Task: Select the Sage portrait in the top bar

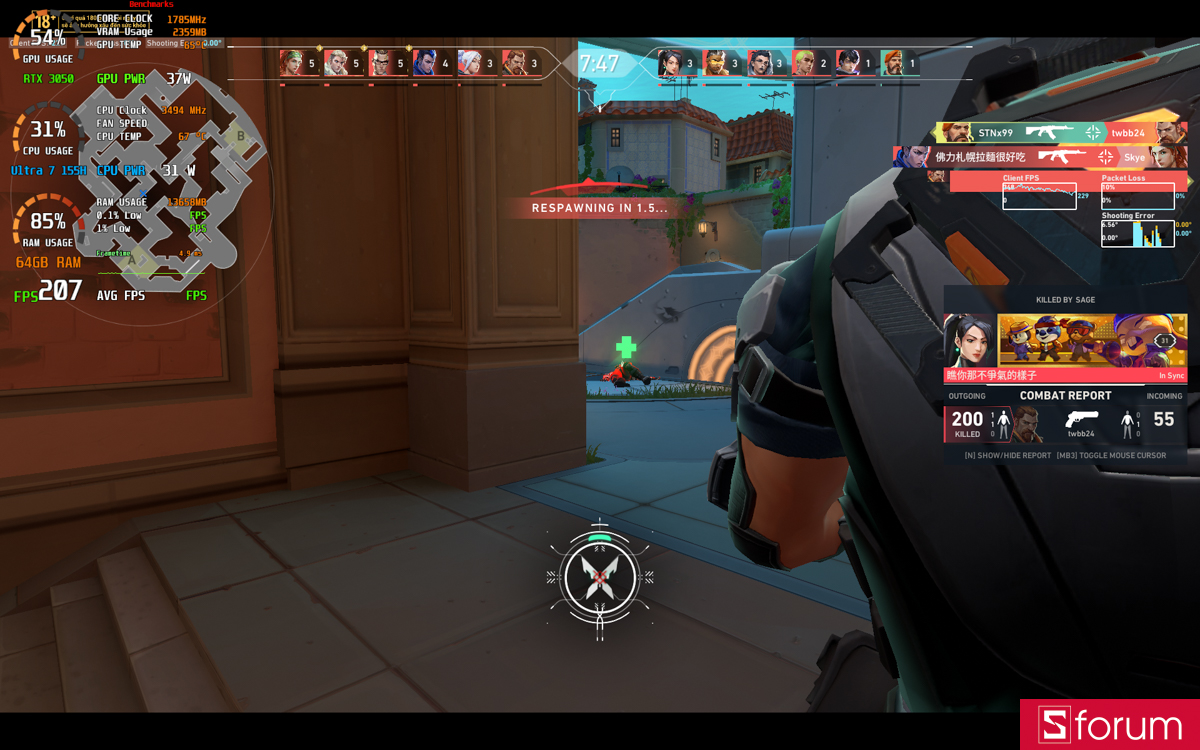Action: click(672, 64)
